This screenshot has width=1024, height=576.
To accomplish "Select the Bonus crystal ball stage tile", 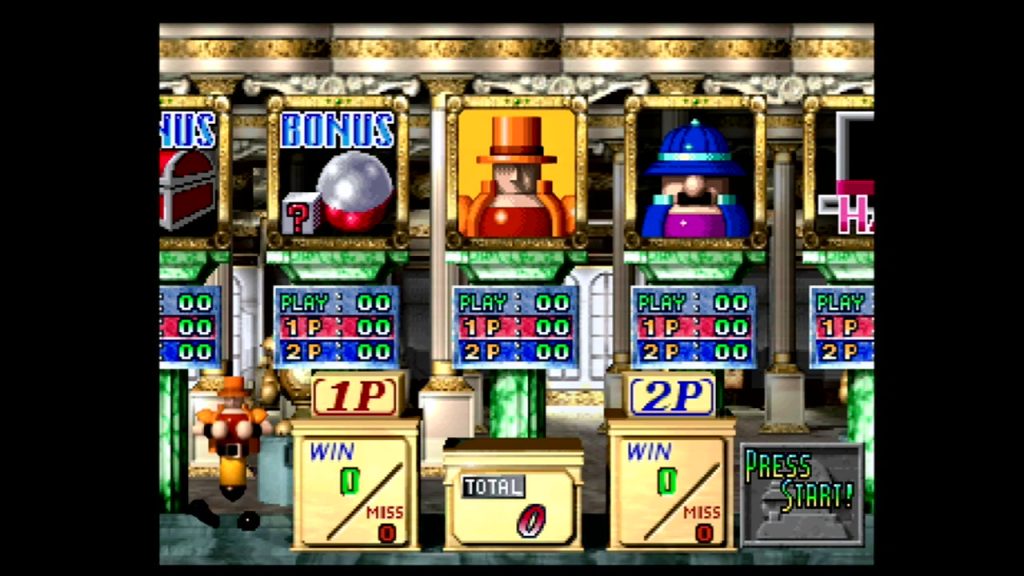I will (337, 172).
